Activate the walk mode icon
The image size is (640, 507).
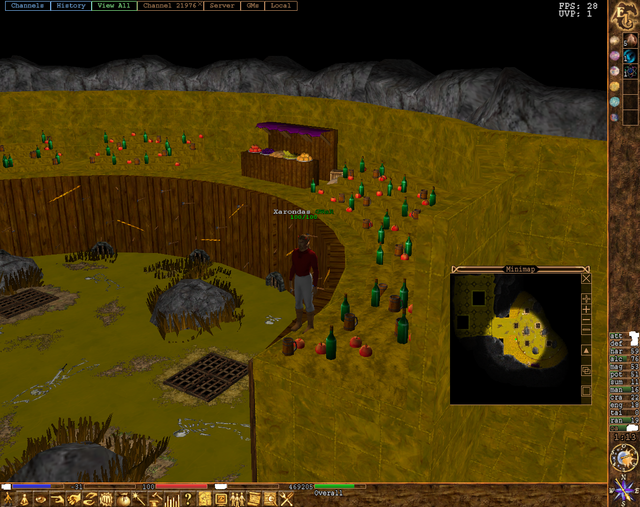(9, 499)
